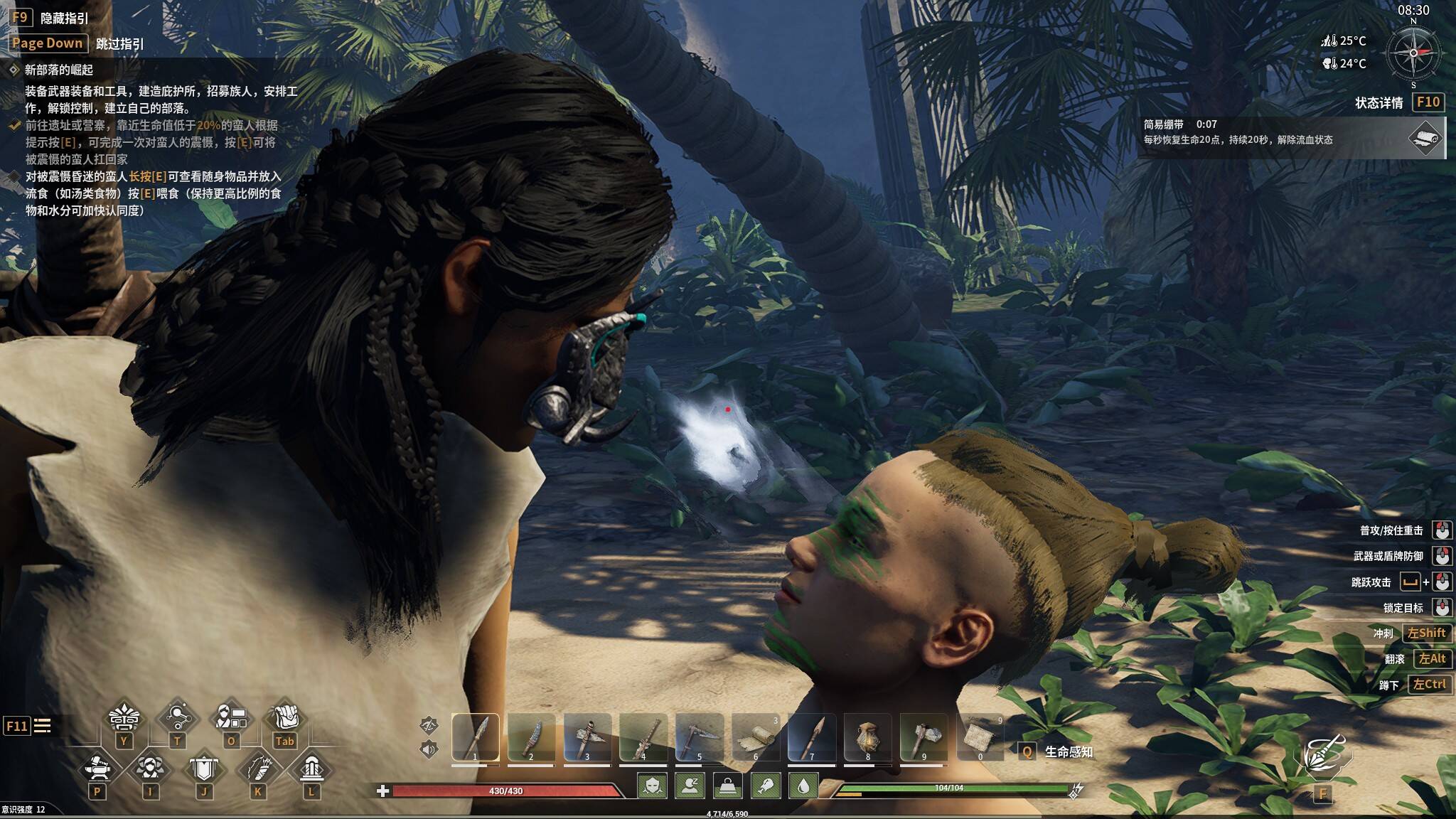Open the stone archway building menu
Viewport: 1456px width, 819px height.
311,769
